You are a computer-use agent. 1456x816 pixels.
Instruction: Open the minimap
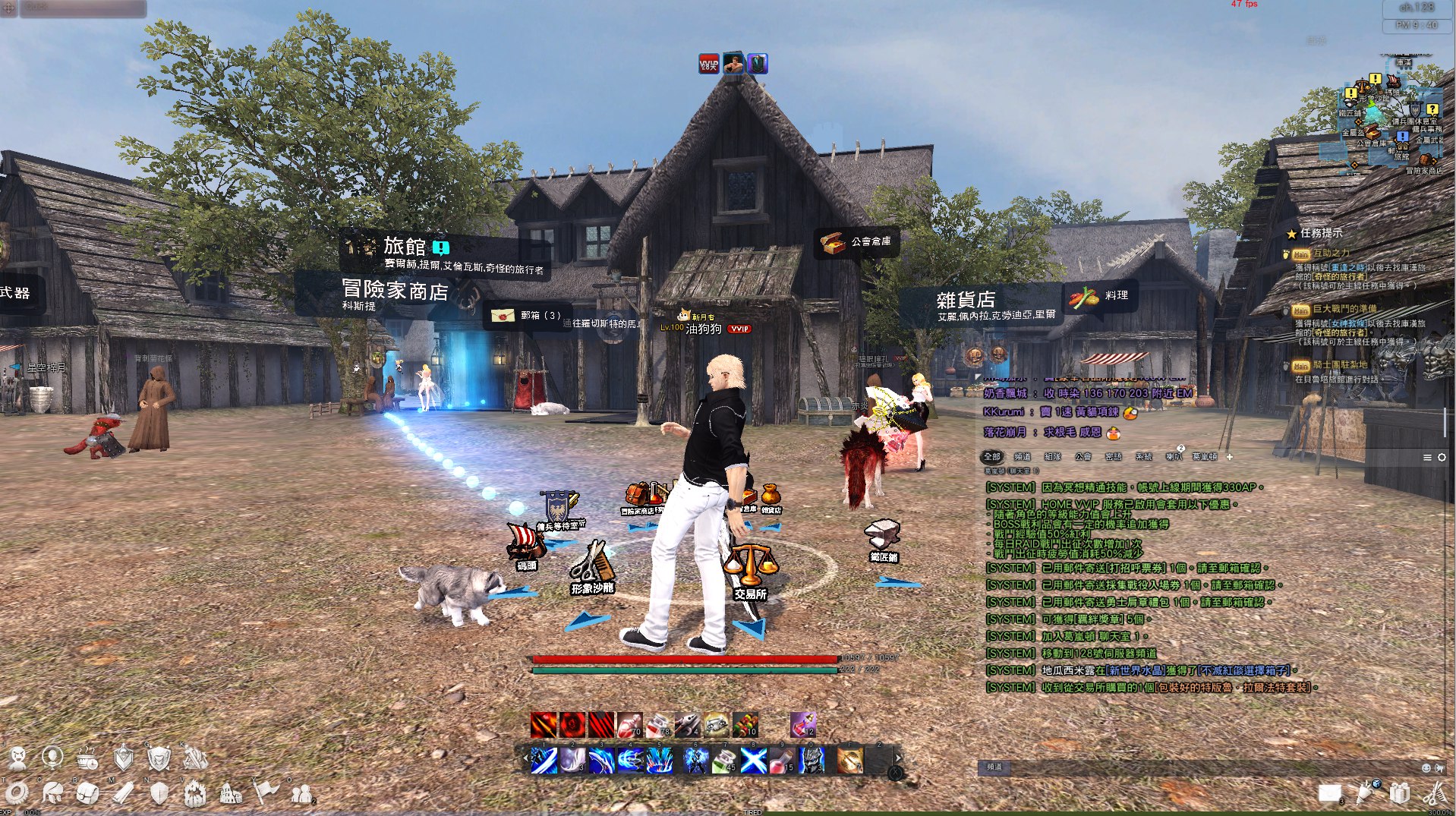point(1391,120)
